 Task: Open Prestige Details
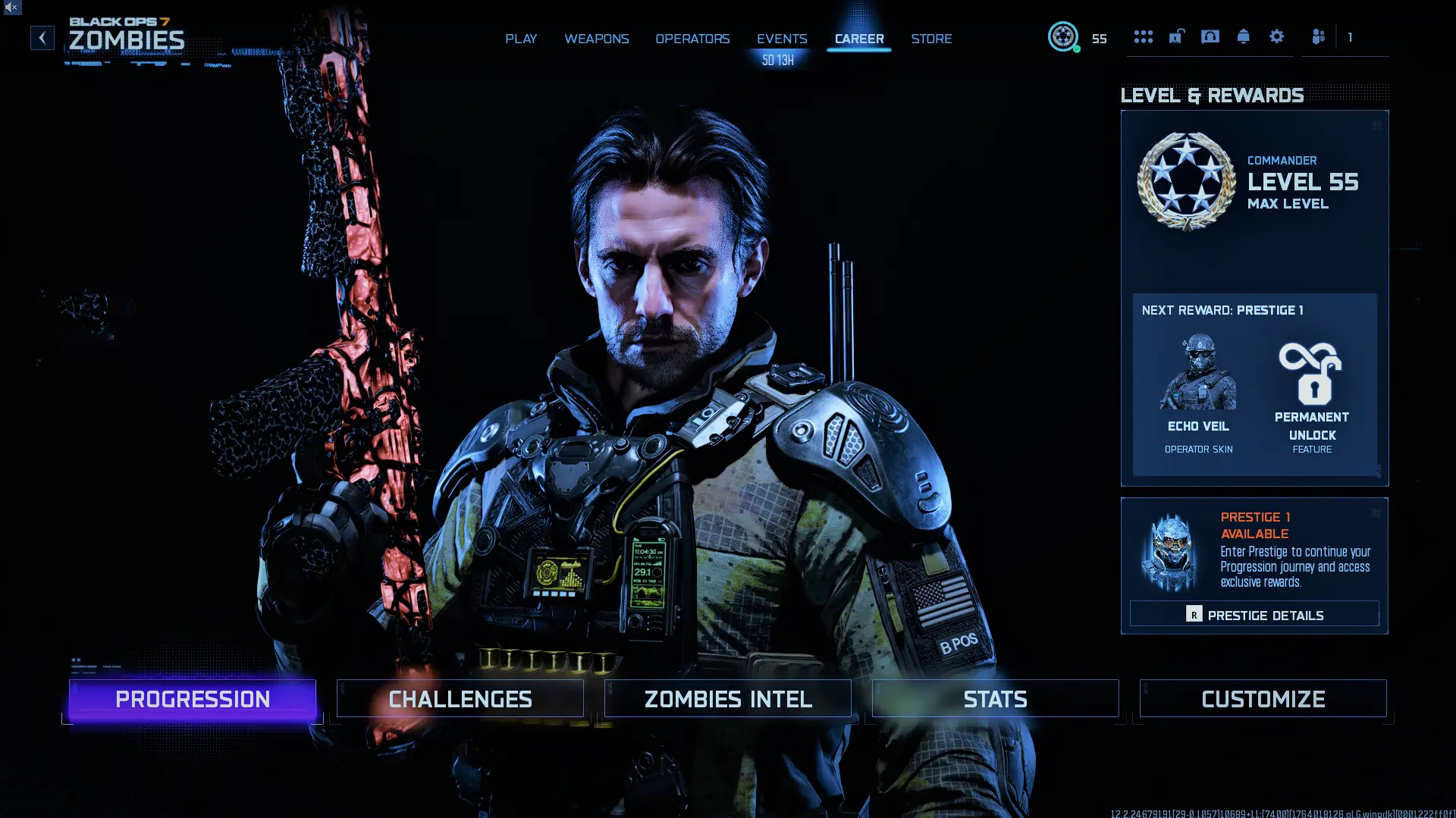1254,614
